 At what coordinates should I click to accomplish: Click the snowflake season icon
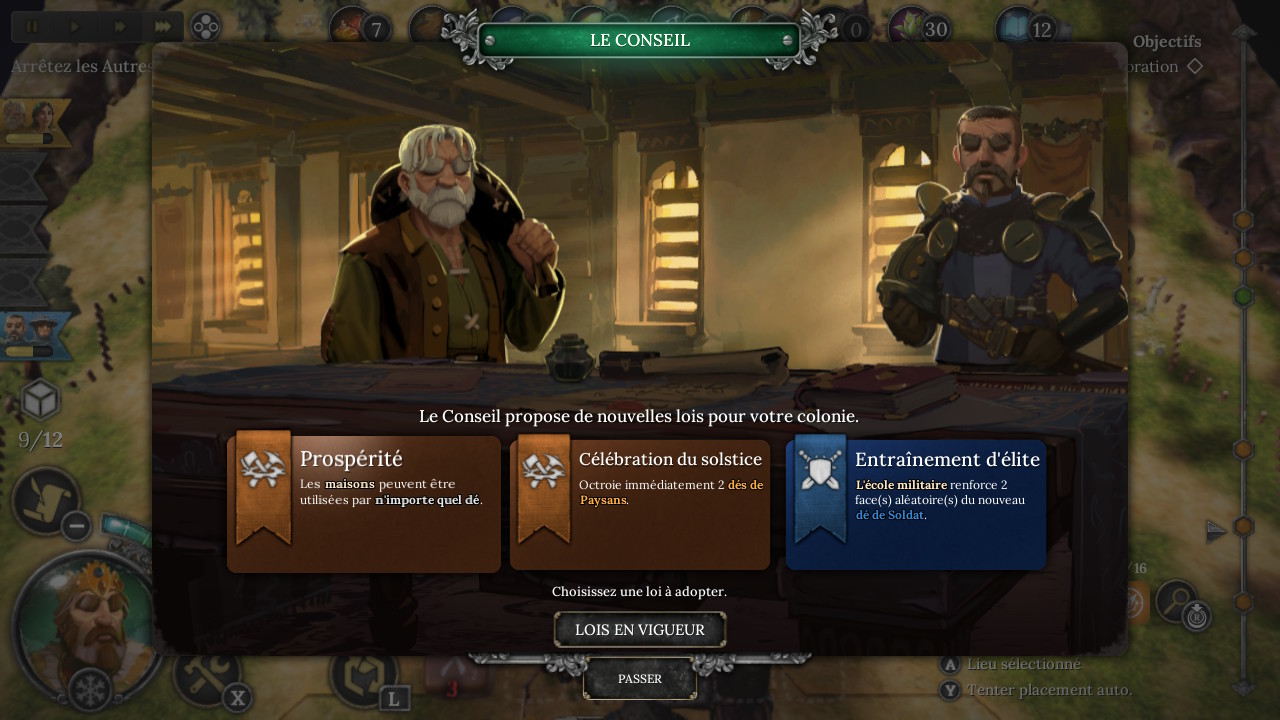90,690
